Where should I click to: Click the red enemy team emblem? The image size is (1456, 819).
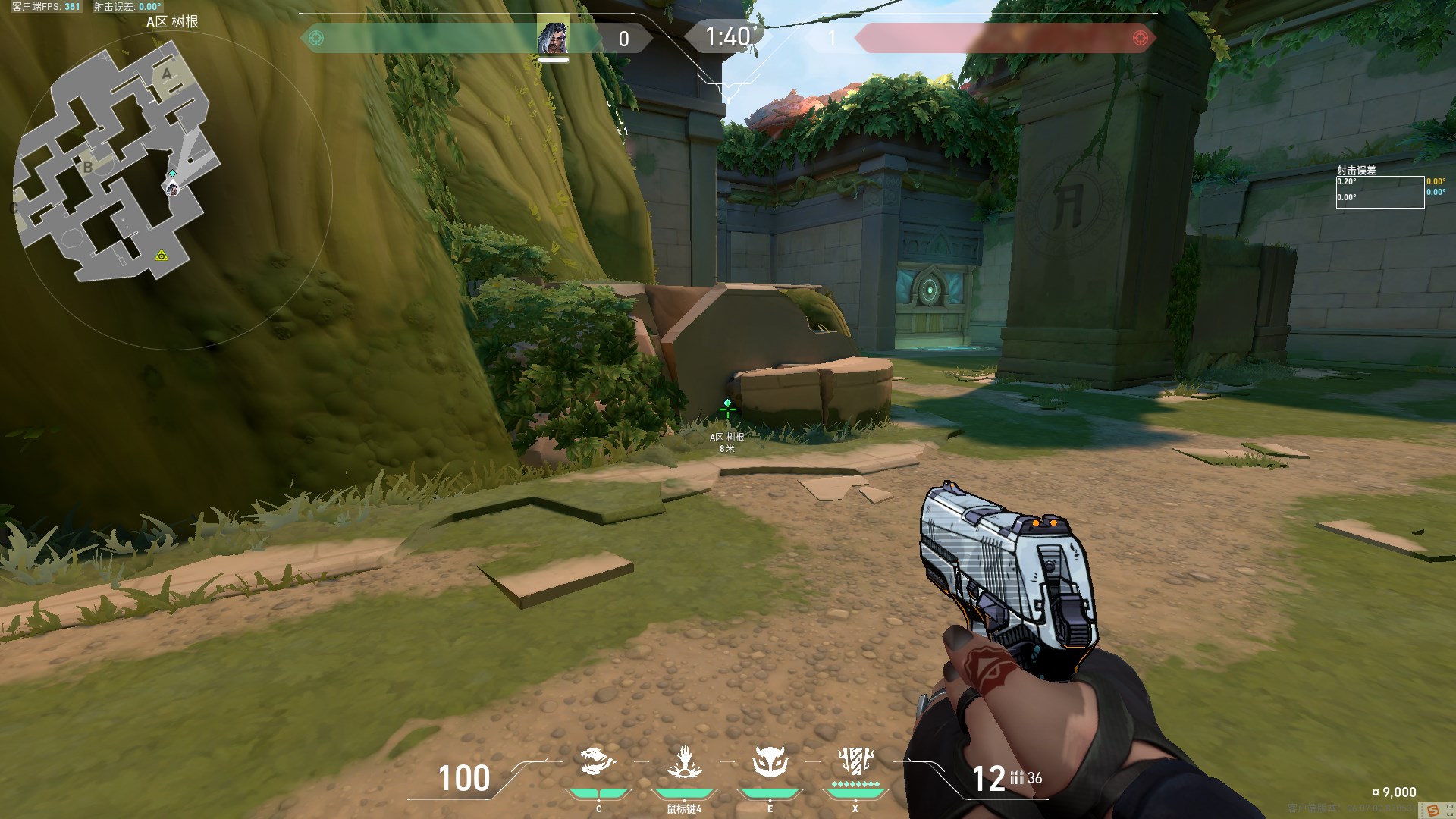point(1139,38)
